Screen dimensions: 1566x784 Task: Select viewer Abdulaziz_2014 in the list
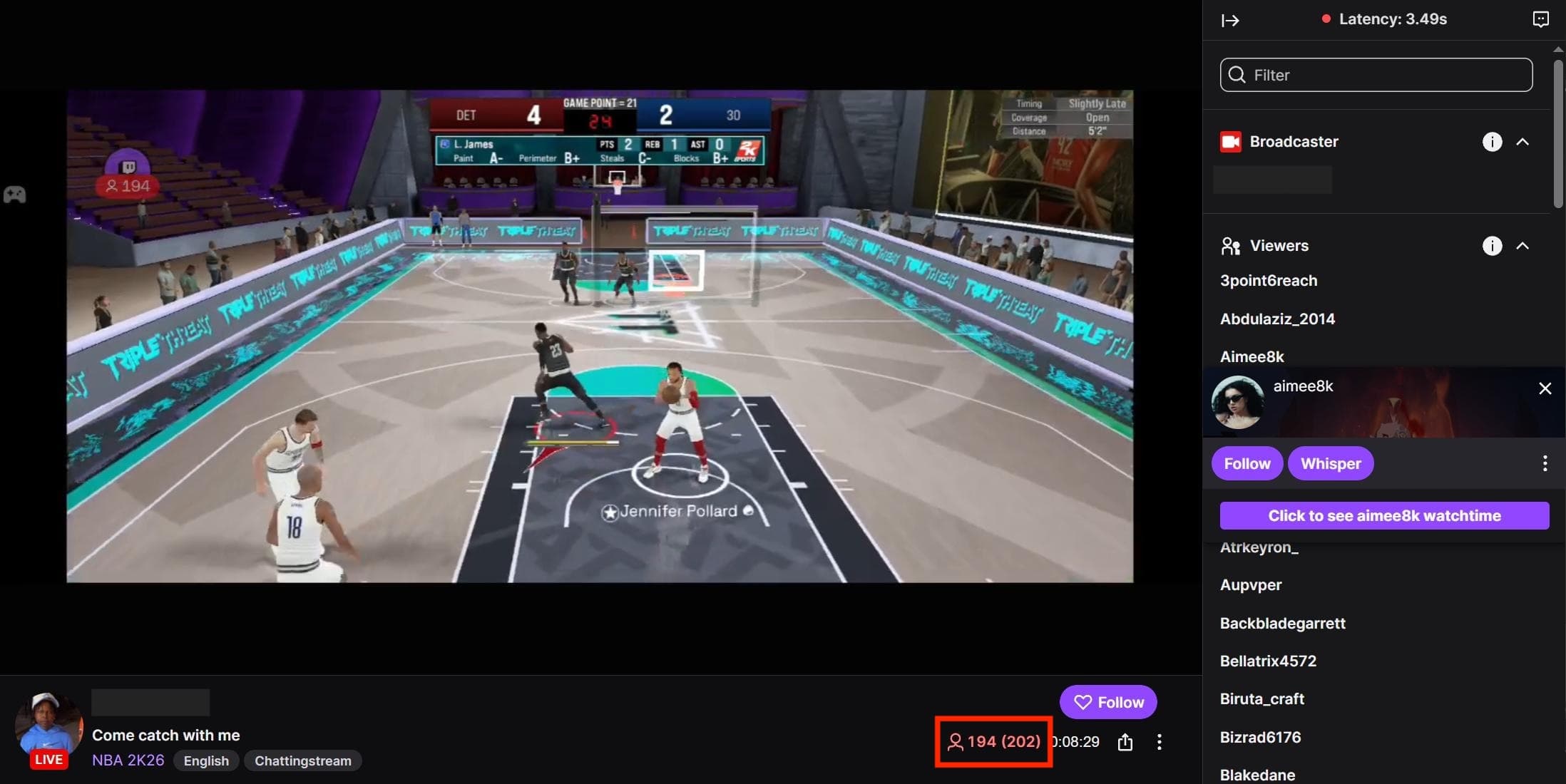(1277, 319)
